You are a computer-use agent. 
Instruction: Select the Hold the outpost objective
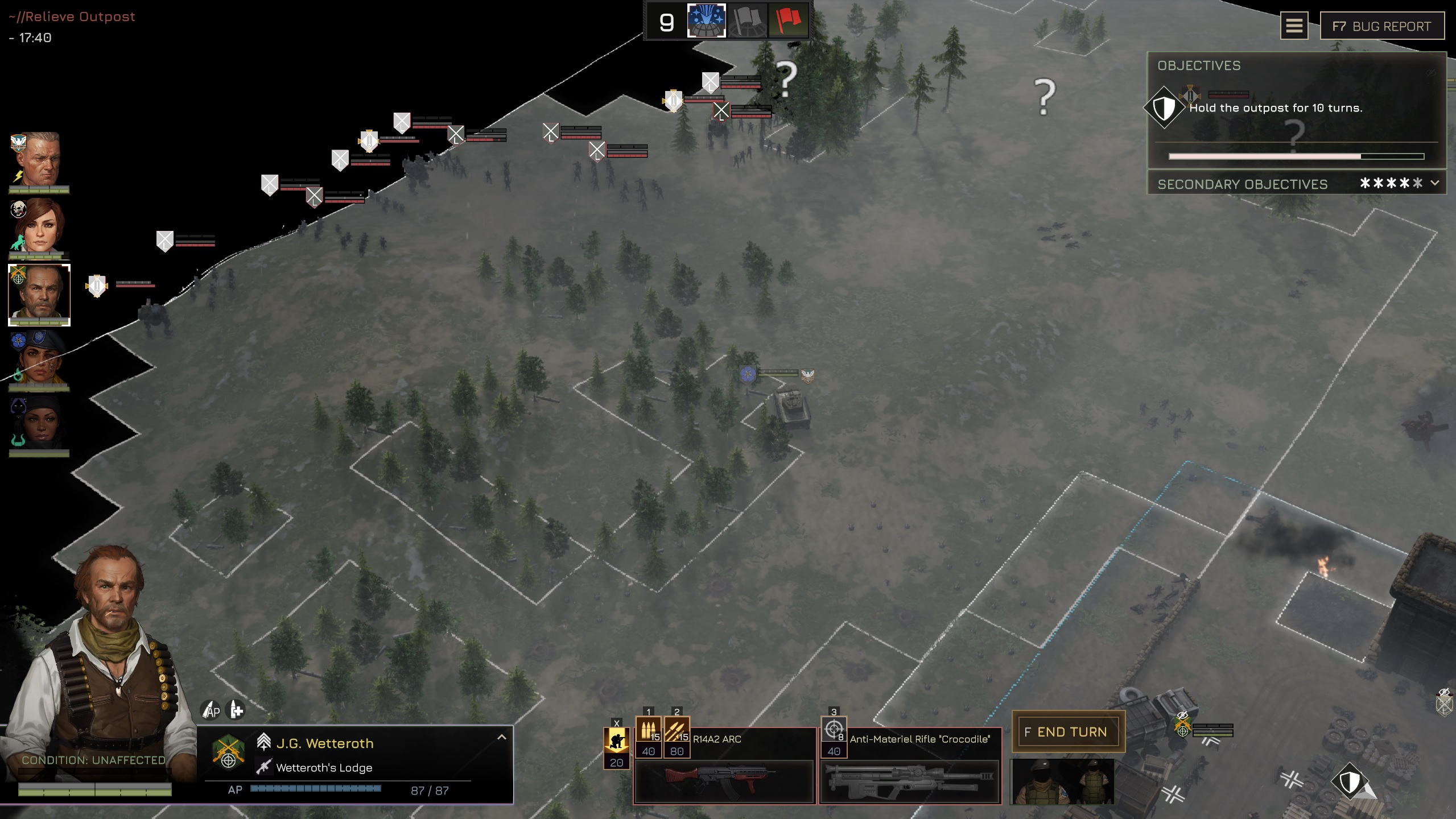pos(1276,108)
